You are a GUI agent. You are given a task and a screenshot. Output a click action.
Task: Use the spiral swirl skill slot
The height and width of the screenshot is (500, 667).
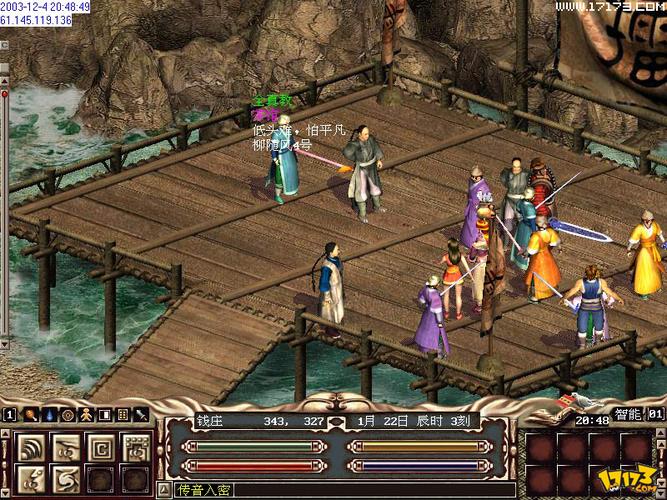64,480
